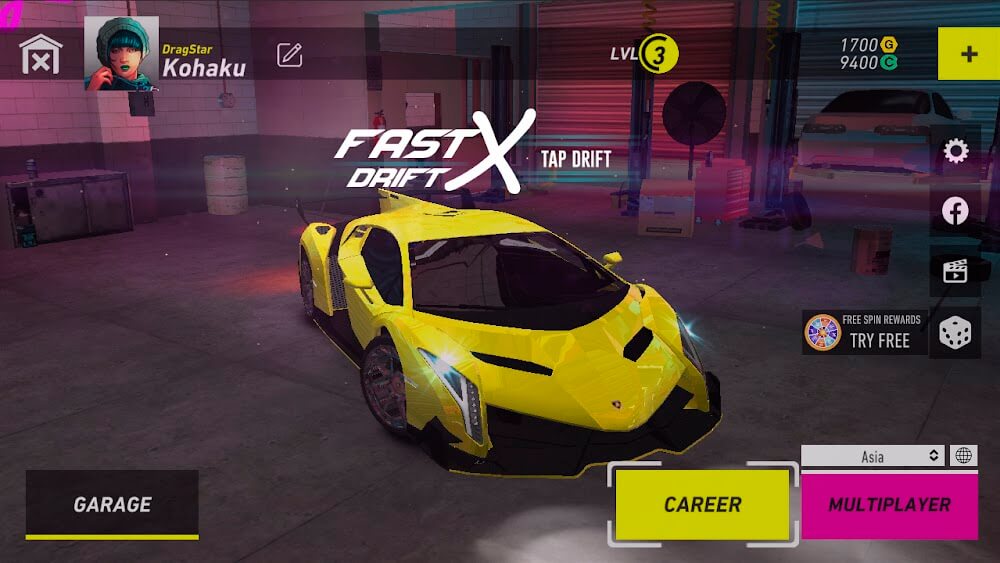Open the Asia region dropdown
Screen dimensions: 1000x563
click(x=872, y=456)
